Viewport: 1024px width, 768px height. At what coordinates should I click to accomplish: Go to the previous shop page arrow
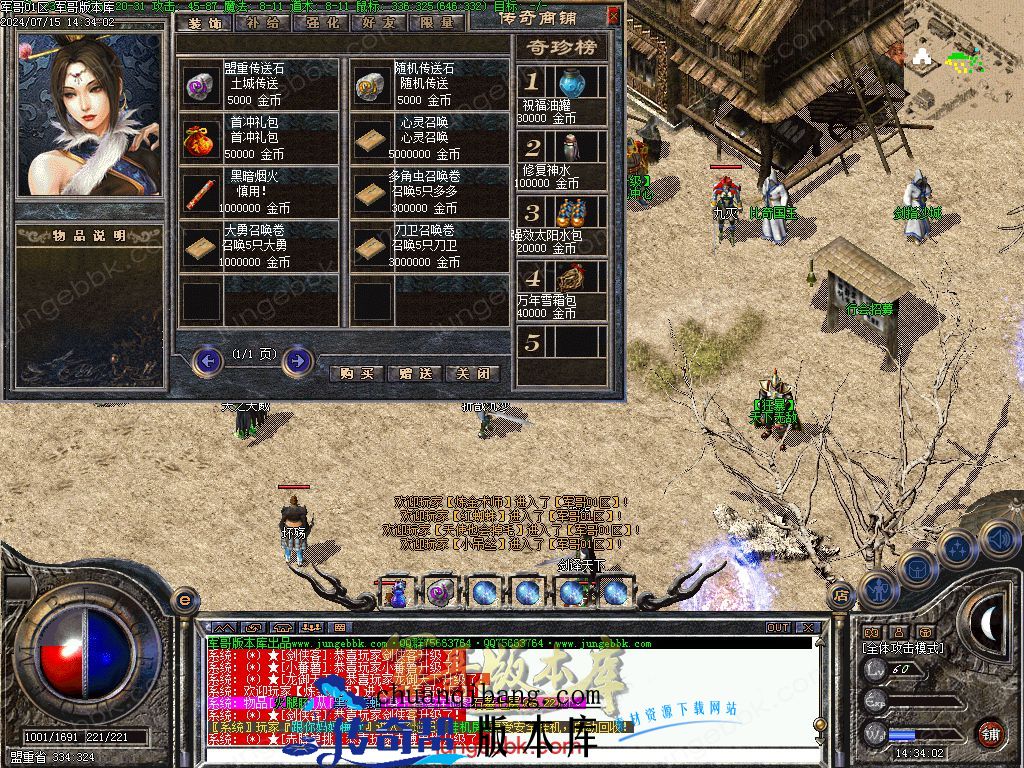tap(207, 360)
